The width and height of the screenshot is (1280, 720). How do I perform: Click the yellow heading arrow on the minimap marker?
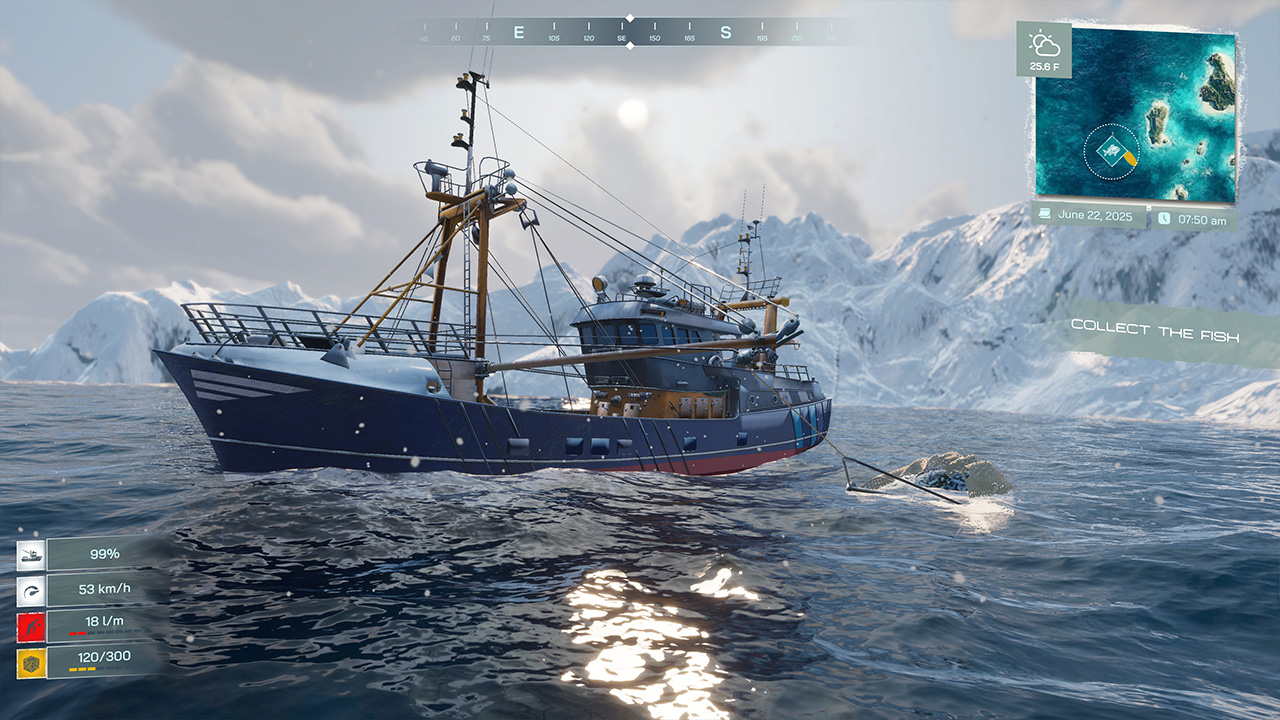[x=1131, y=158]
